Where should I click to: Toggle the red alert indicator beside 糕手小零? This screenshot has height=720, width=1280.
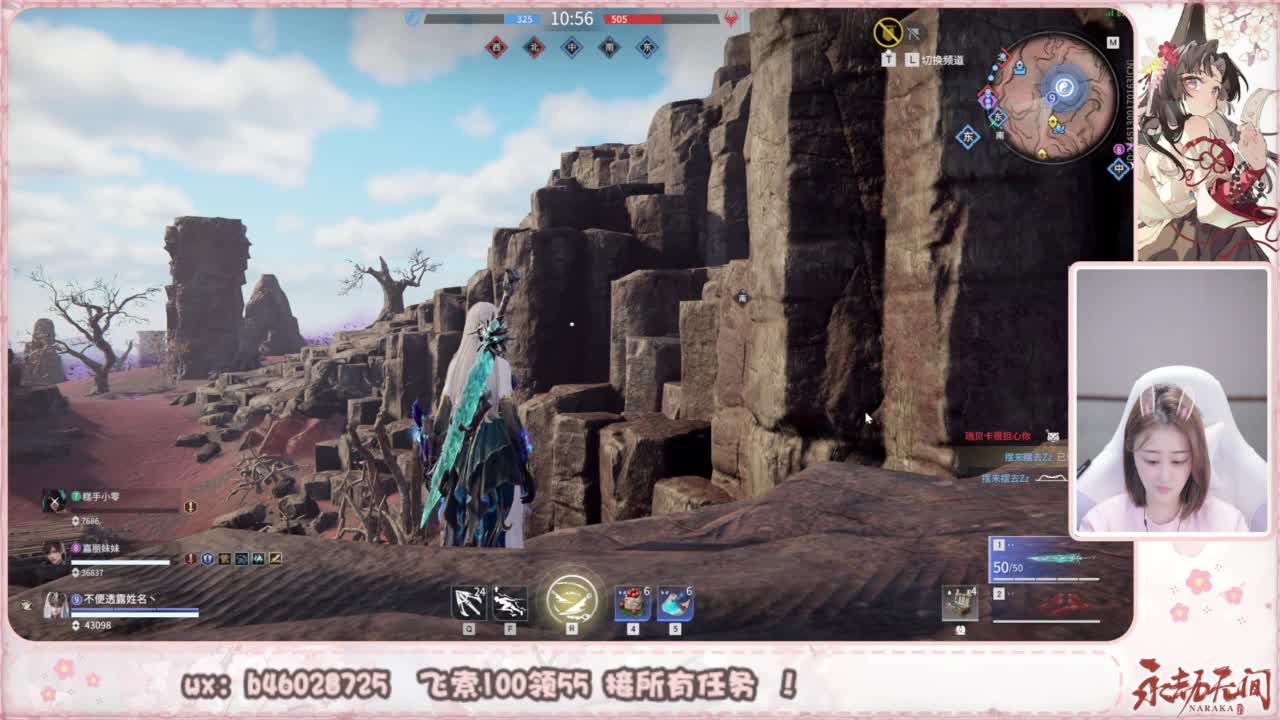pos(190,506)
